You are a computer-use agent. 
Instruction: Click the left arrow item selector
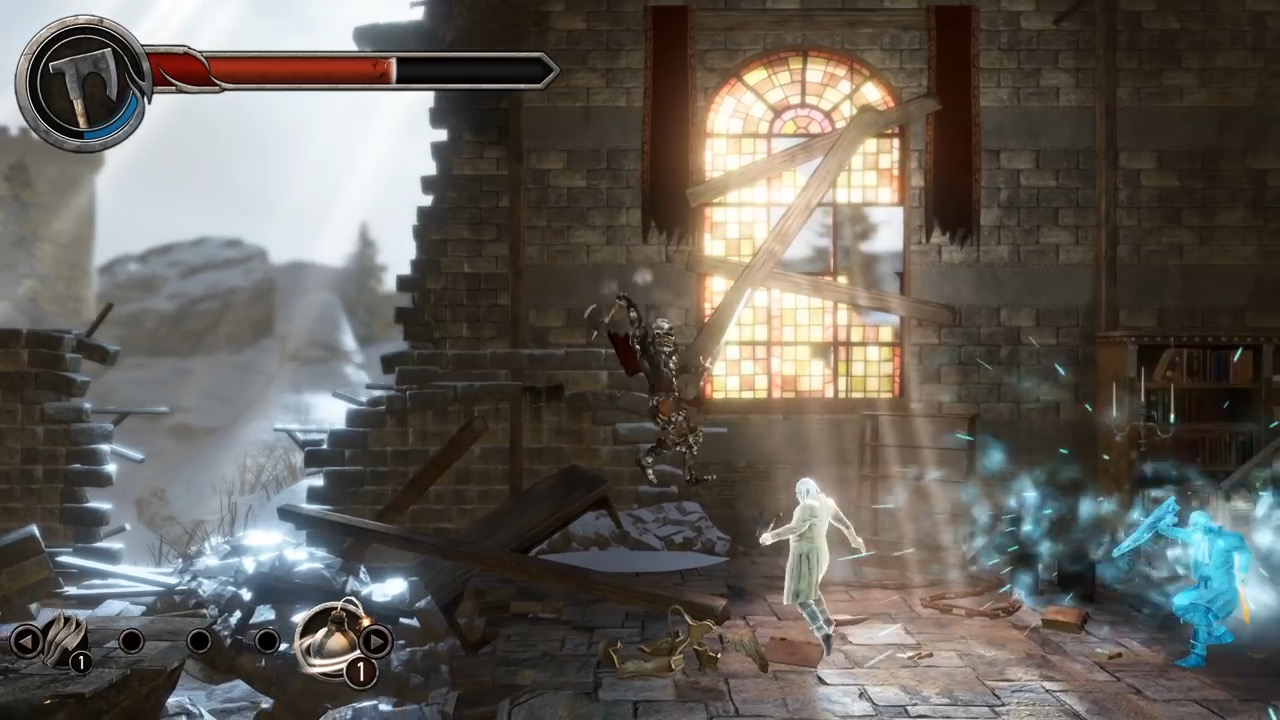(27, 640)
